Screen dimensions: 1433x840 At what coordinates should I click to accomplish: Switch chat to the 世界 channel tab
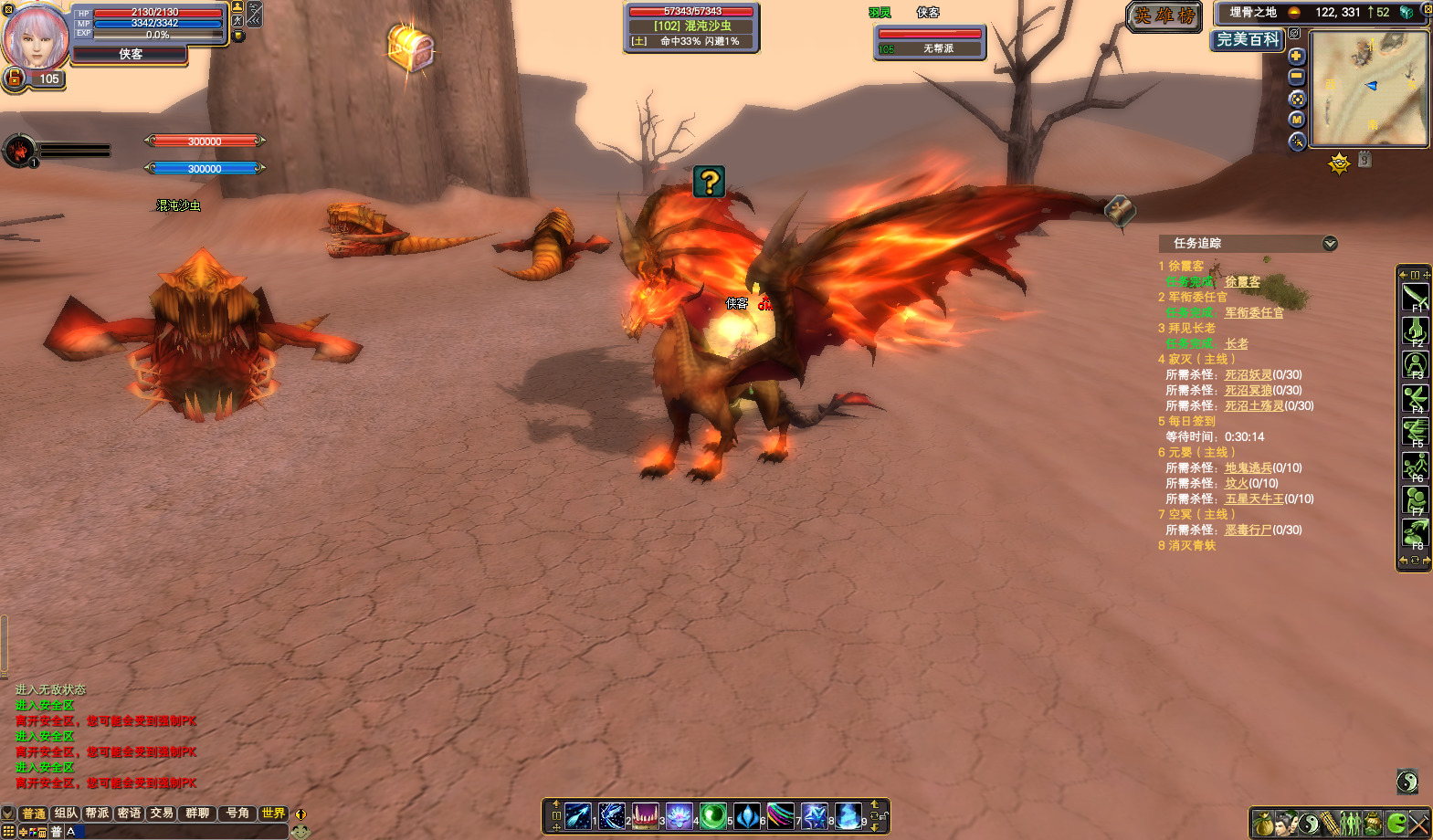[x=273, y=813]
